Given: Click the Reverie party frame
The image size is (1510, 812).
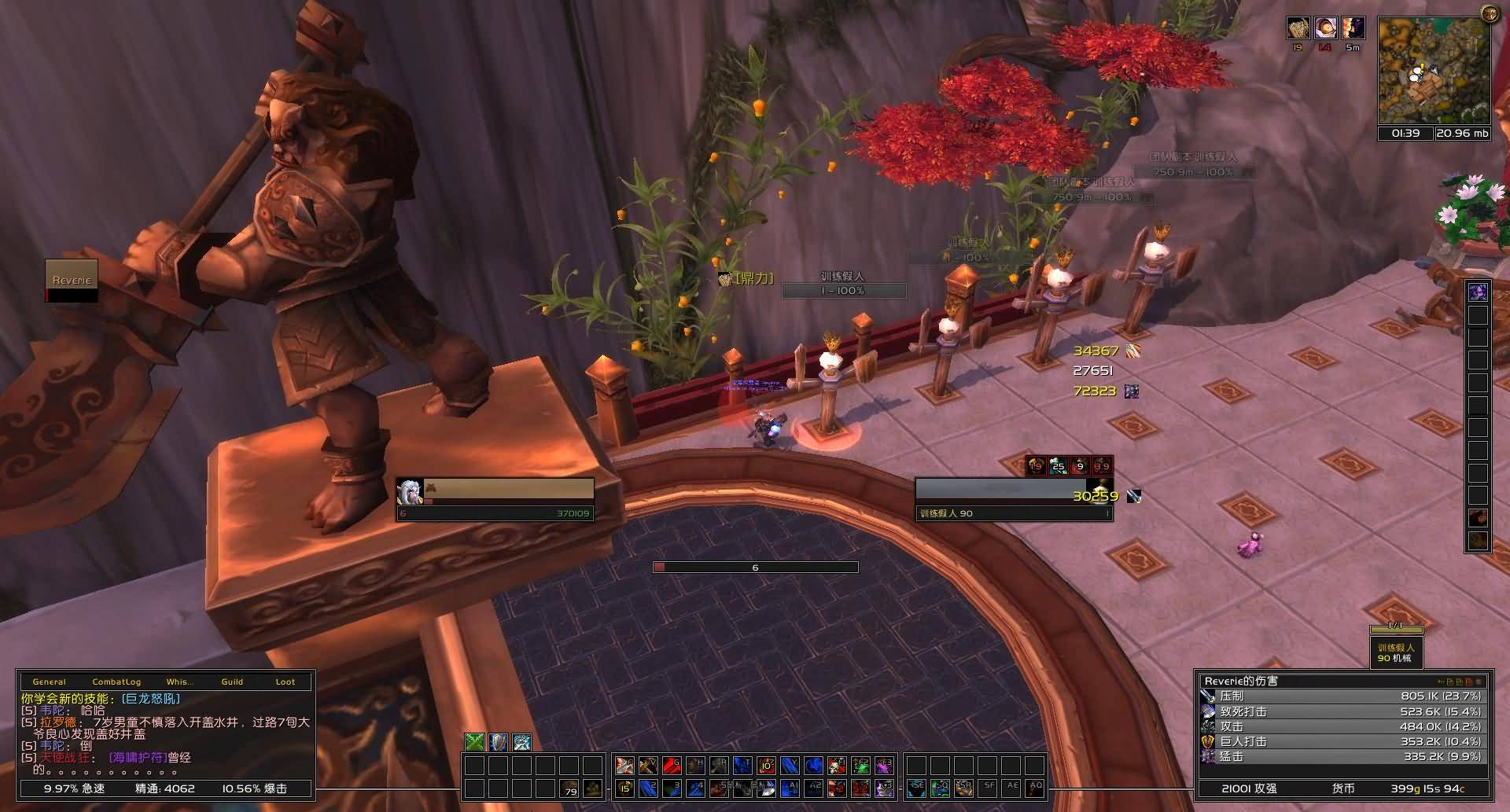Looking at the screenshot, I should (x=72, y=281).
